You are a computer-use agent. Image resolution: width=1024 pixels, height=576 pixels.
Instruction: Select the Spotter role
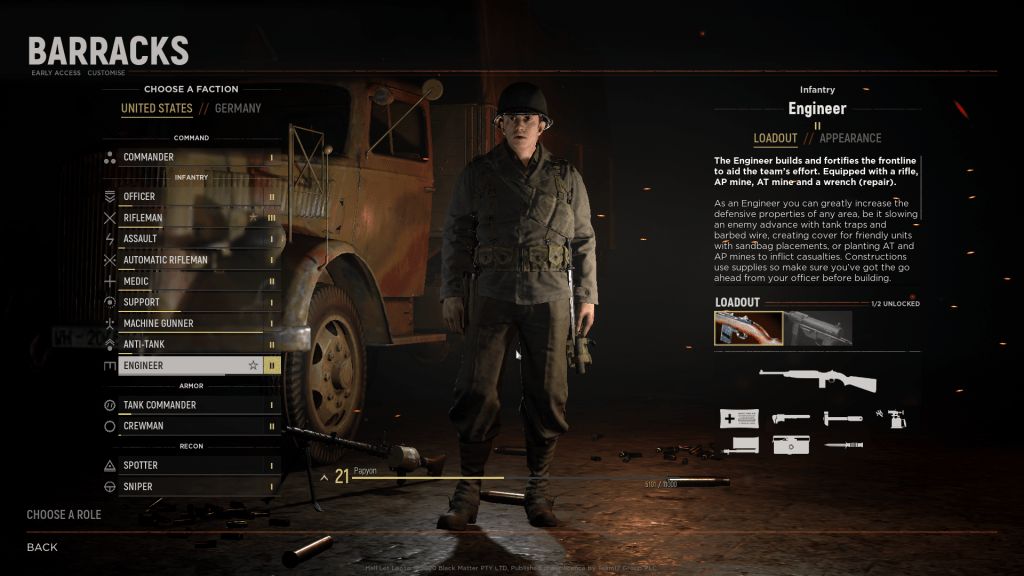pos(190,465)
